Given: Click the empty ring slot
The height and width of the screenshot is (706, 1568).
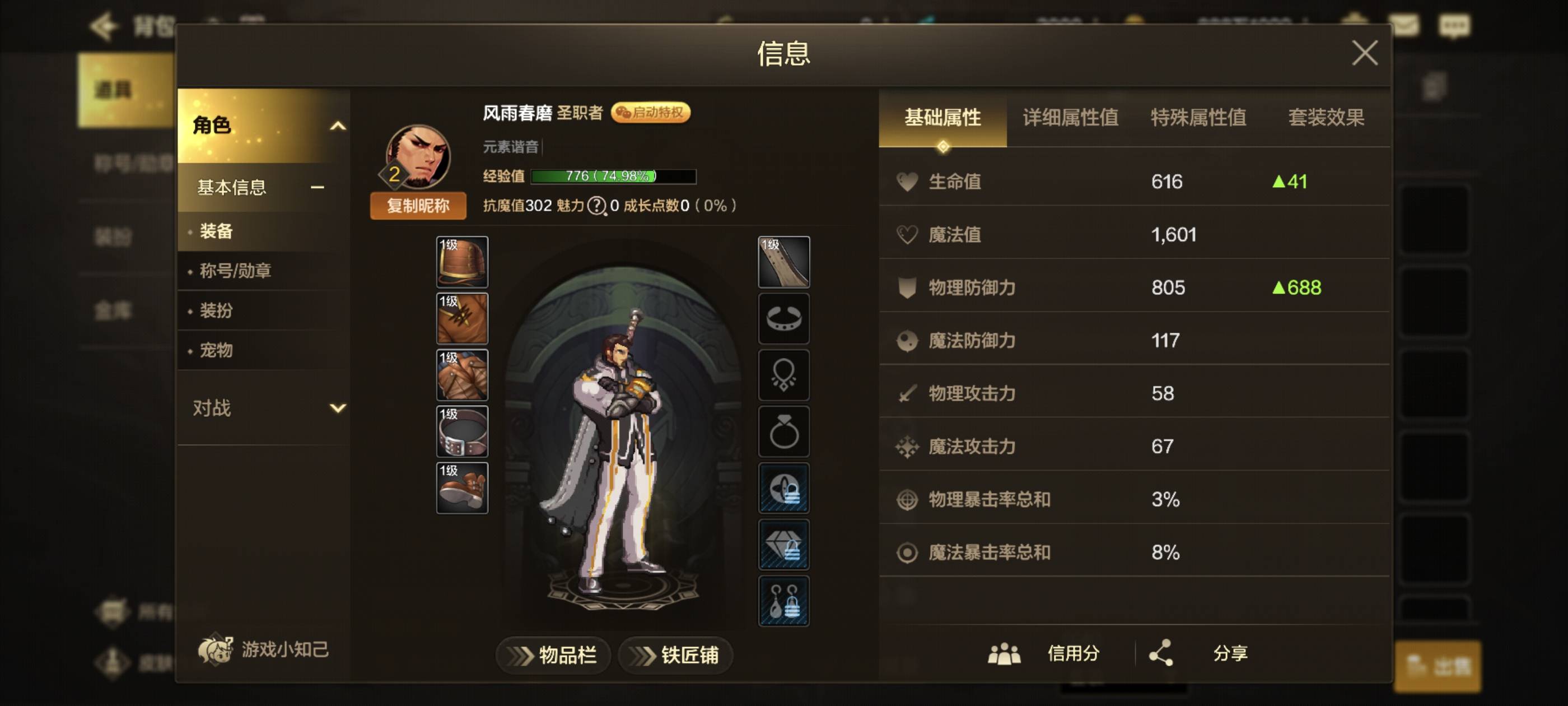Looking at the screenshot, I should point(784,431).
